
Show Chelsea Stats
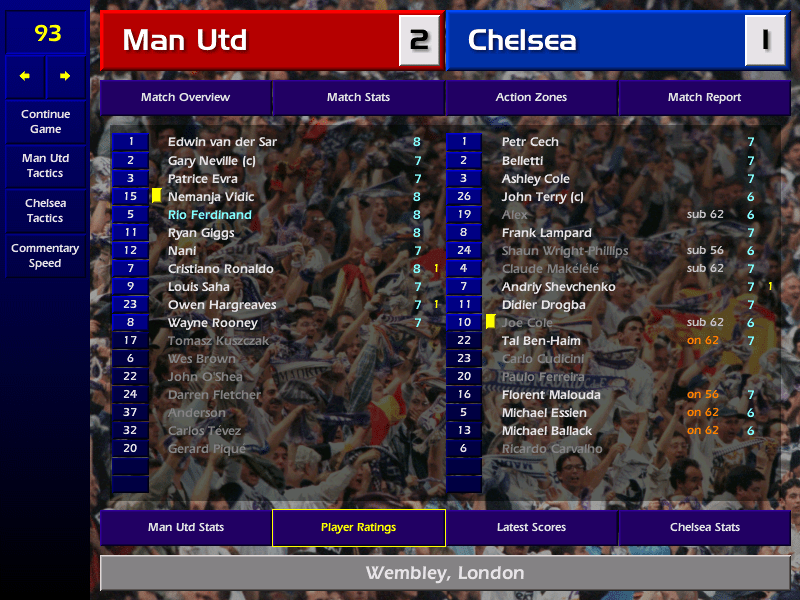coord(704,527)
